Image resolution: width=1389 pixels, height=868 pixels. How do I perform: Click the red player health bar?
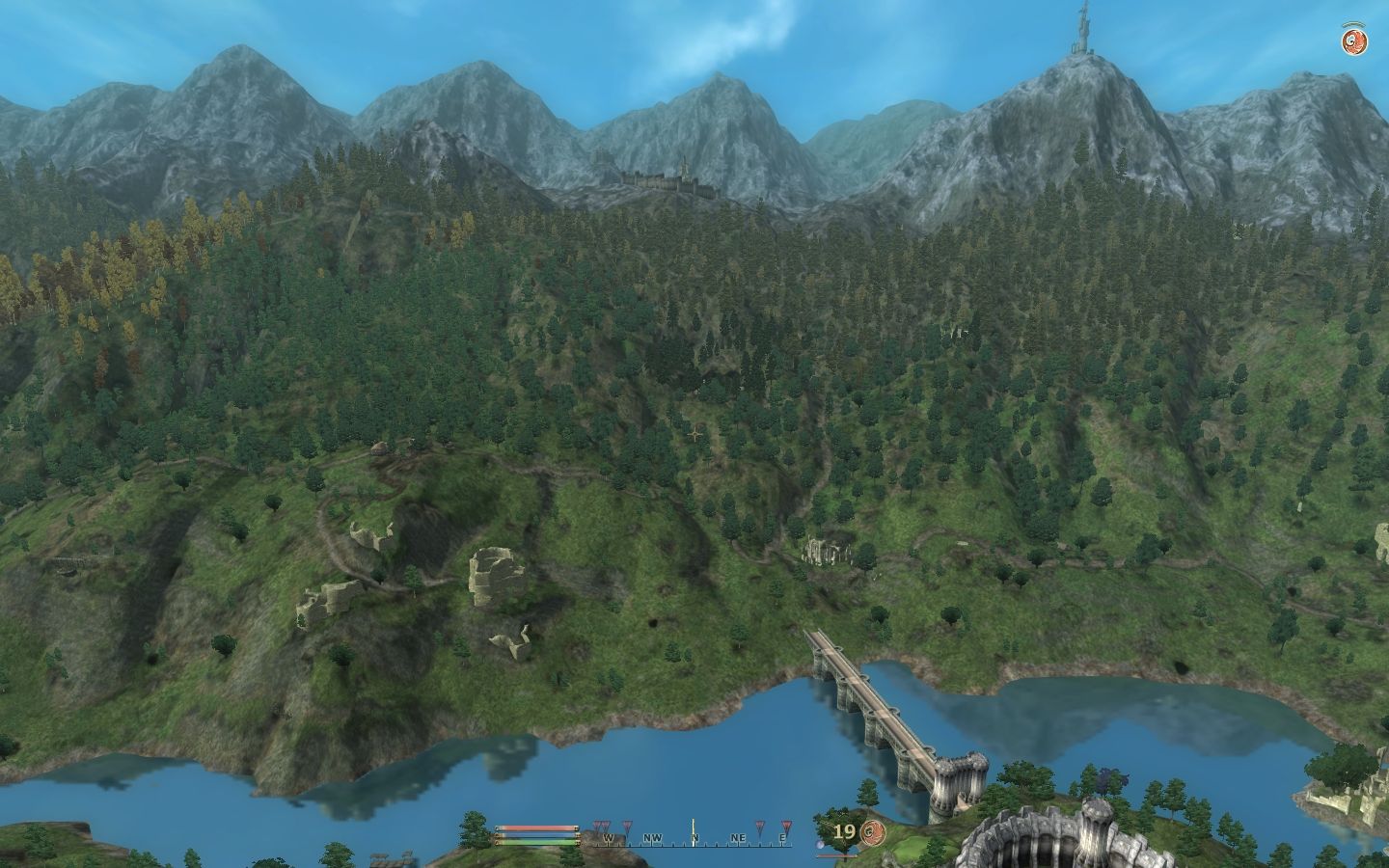point(535,827)
